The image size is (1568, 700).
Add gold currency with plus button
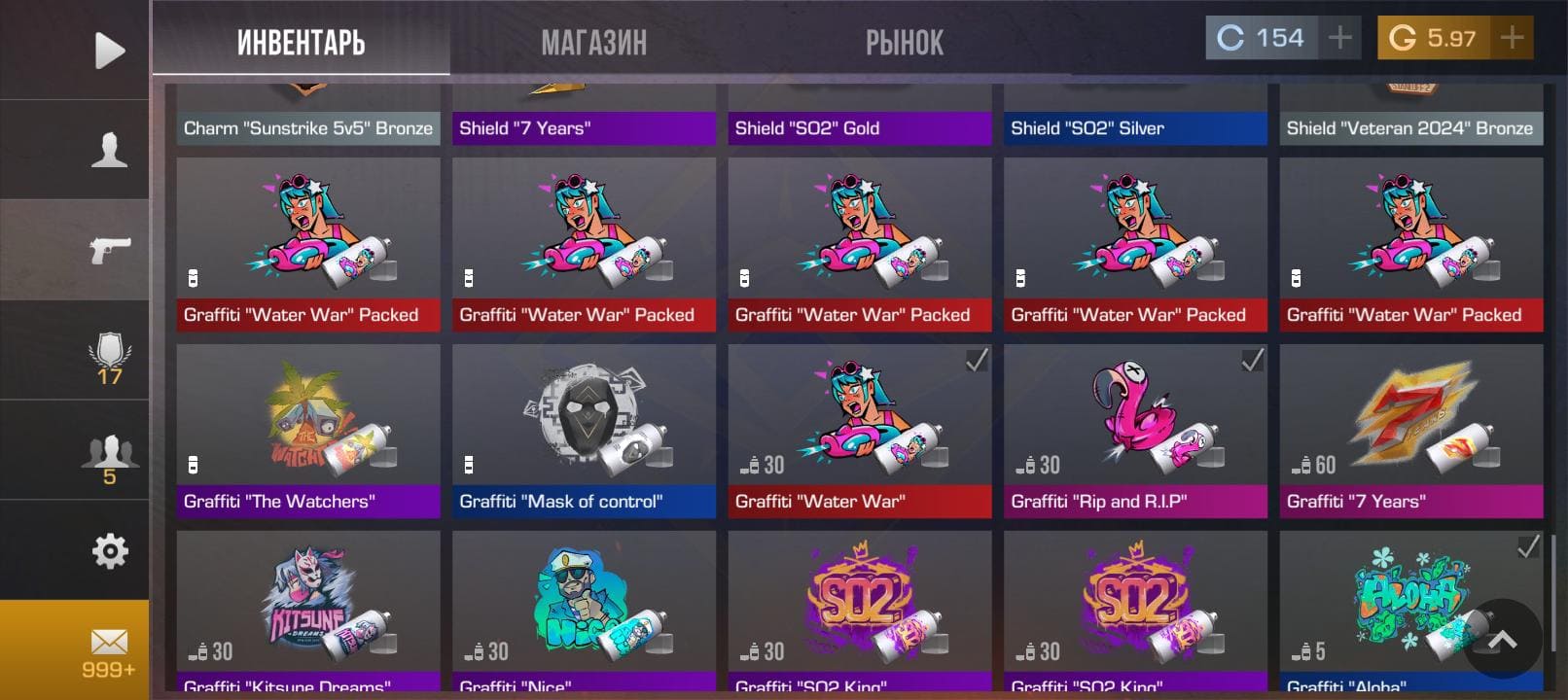[x=1512, y=38]
